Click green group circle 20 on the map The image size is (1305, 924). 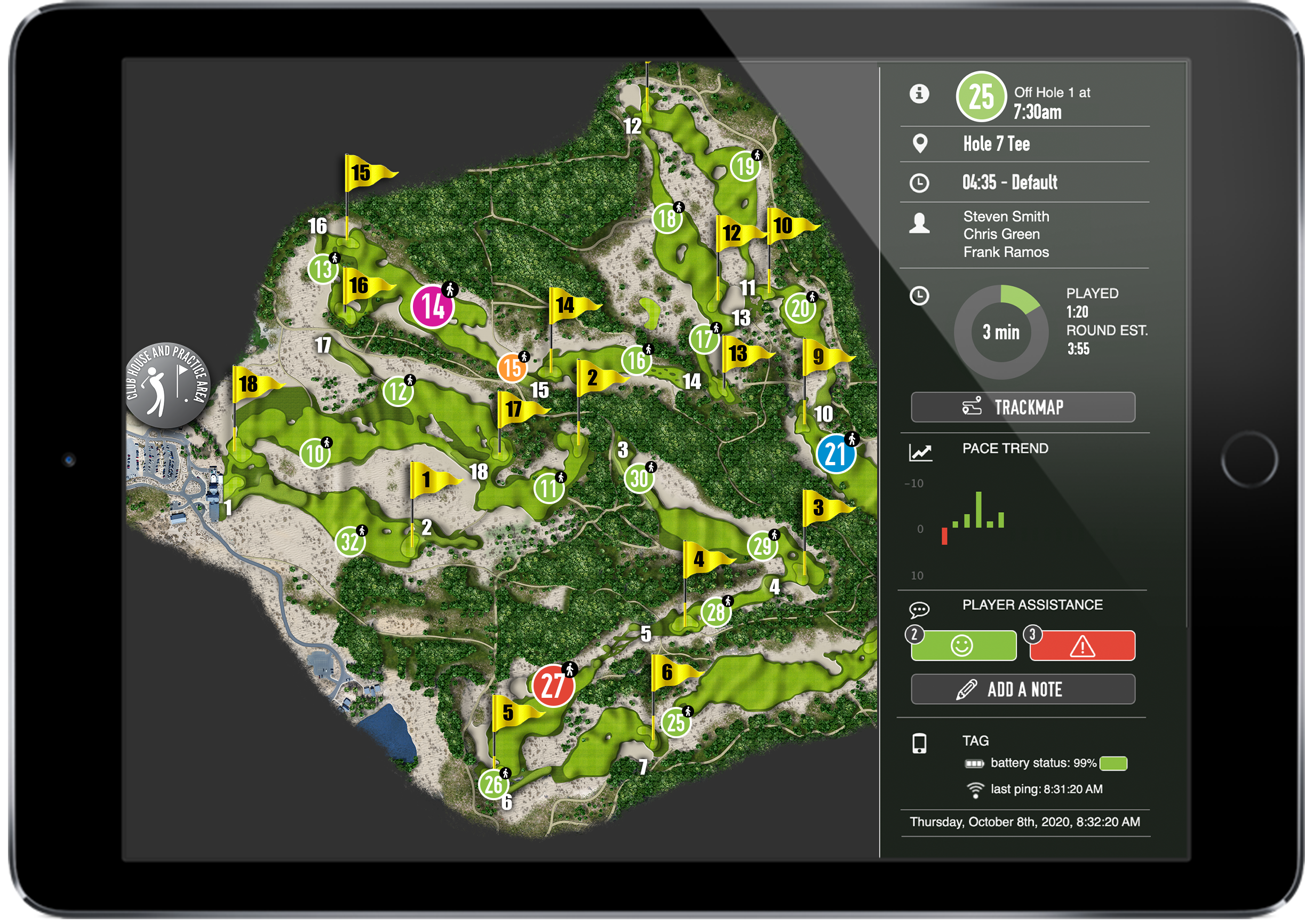click(799, 308)
